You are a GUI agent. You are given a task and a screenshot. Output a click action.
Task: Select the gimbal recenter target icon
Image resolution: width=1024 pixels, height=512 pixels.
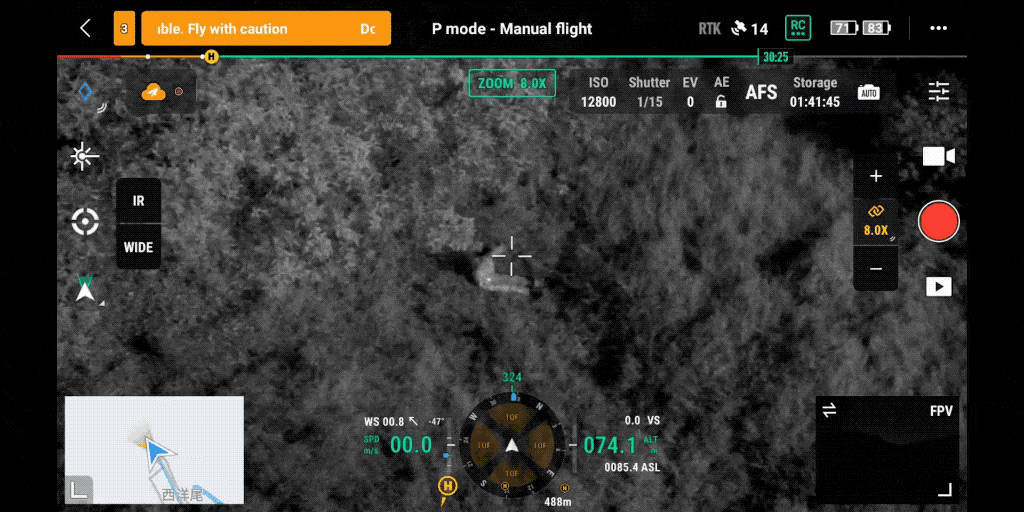[85, 222]
